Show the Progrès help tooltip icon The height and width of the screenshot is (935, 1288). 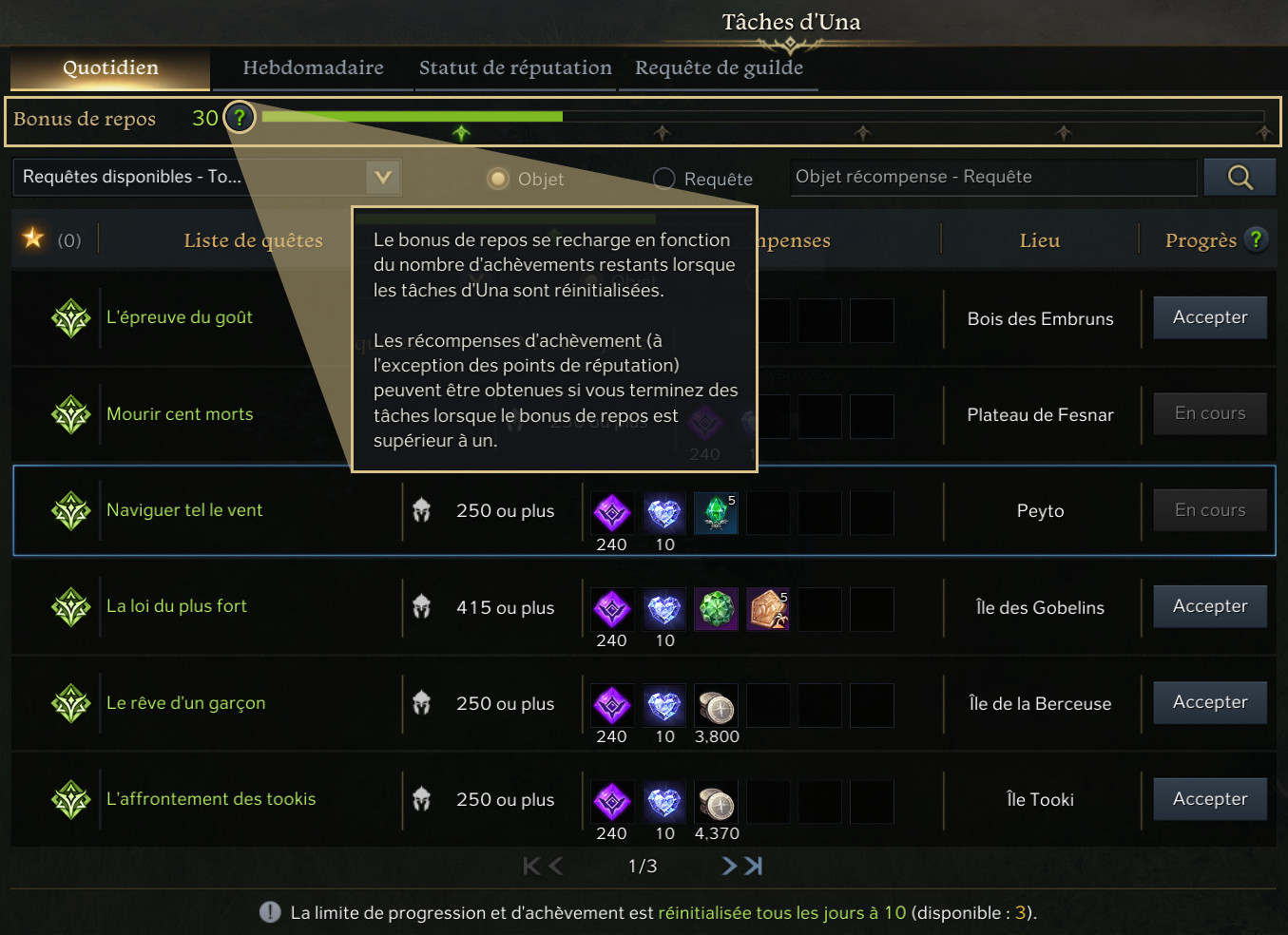click(x=1256, y=239)
